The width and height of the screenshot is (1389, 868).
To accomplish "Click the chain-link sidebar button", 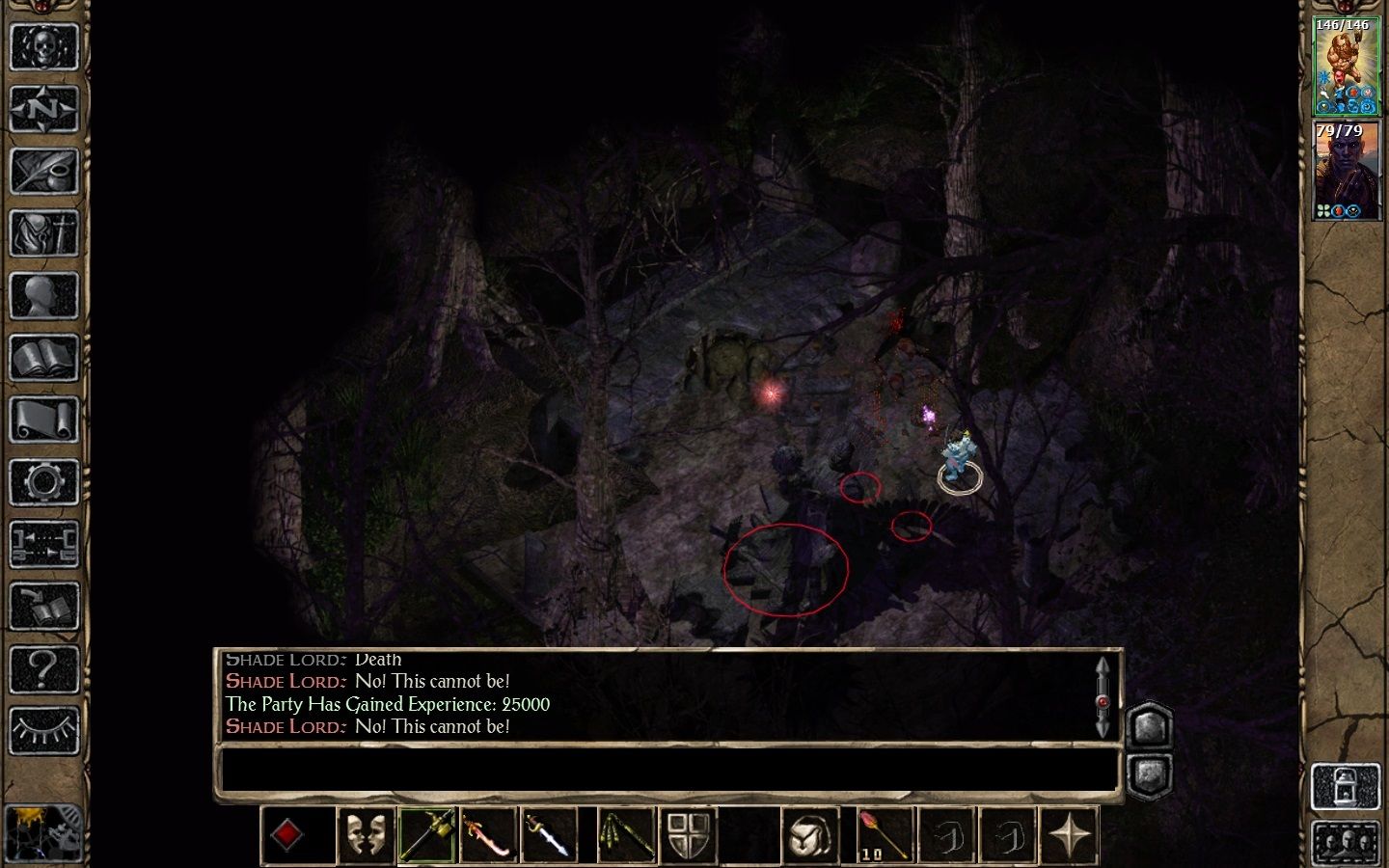I will (43, 545).
